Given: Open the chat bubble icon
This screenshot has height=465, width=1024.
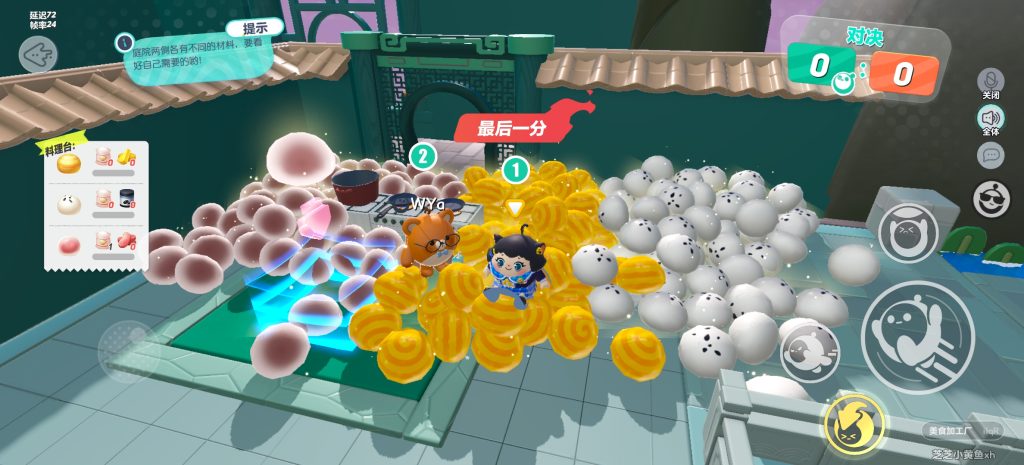Looking at the screenshot, I should (x=991, y=155).
